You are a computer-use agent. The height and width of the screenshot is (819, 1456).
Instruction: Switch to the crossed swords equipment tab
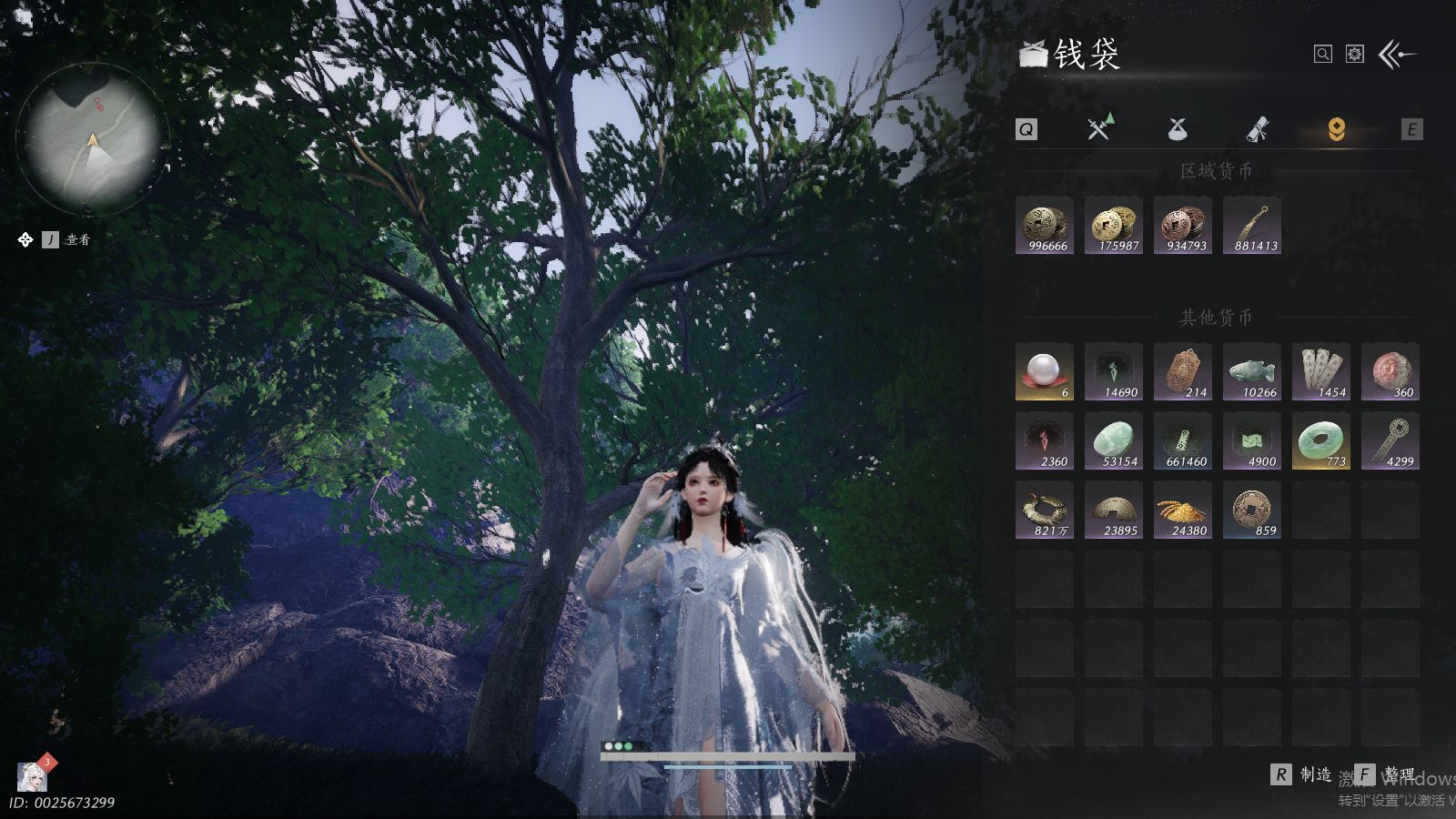point(1100,128)
